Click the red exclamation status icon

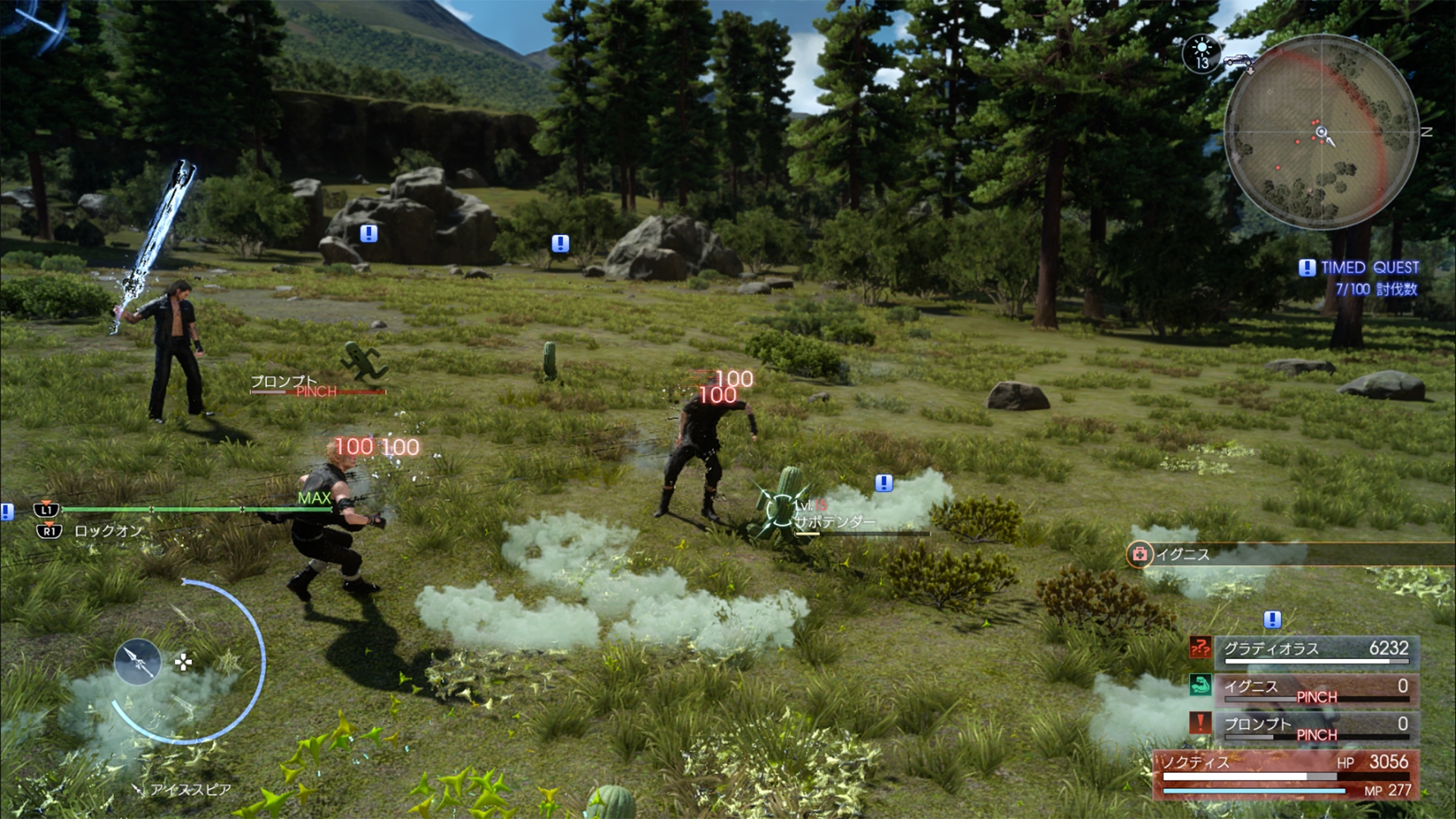1200,723
